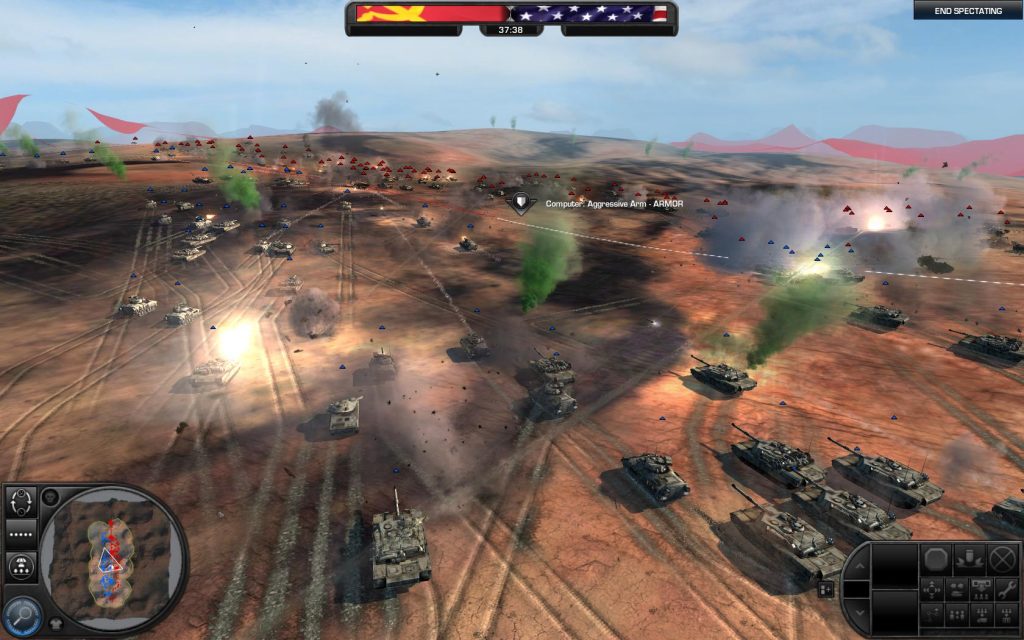Click the End Spectating button
Screen dimensions: 1024x640
pyautogui.click(x=967, y=11)
